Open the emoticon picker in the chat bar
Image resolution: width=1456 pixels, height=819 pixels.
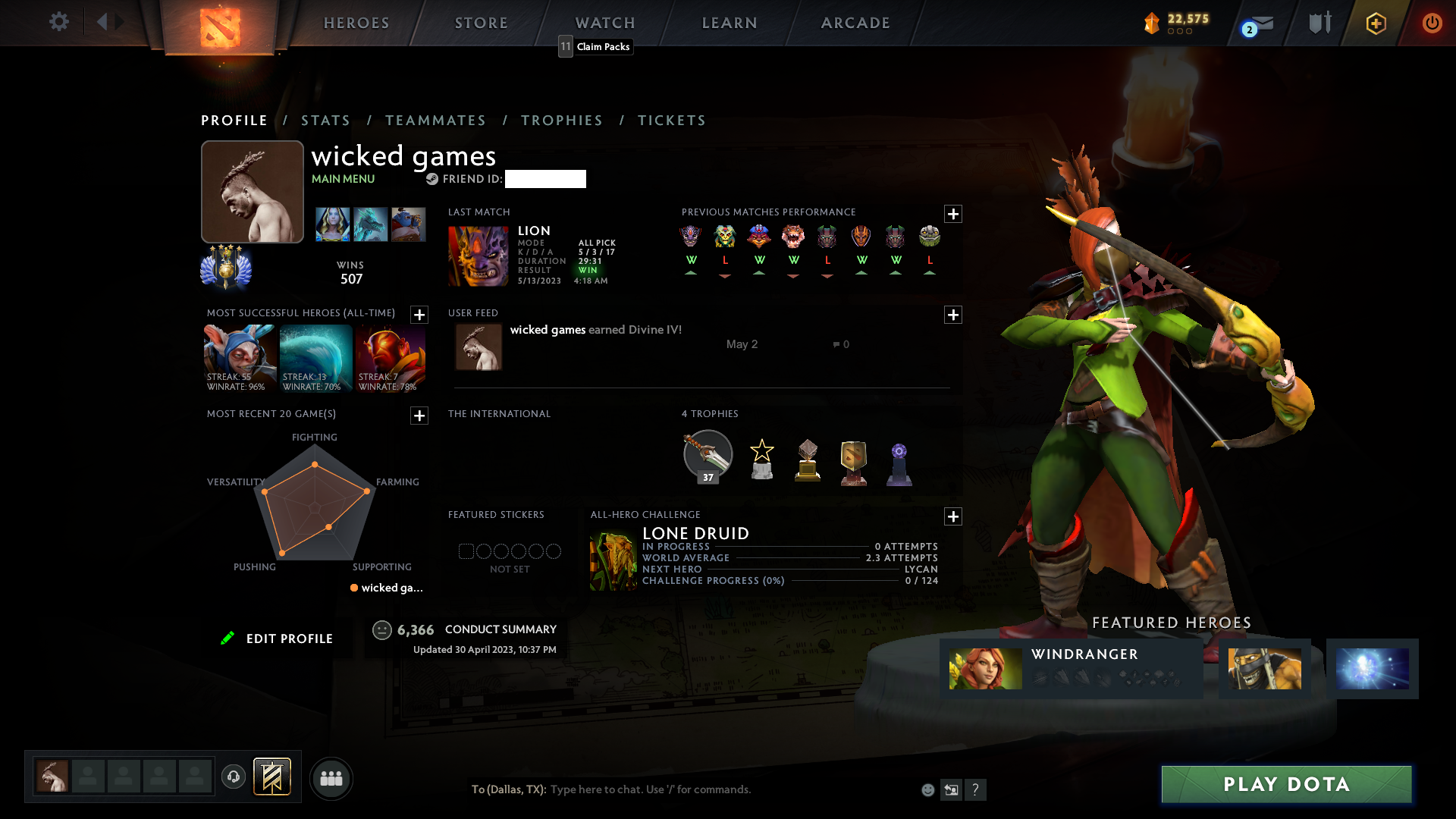[x=928, y=789]
